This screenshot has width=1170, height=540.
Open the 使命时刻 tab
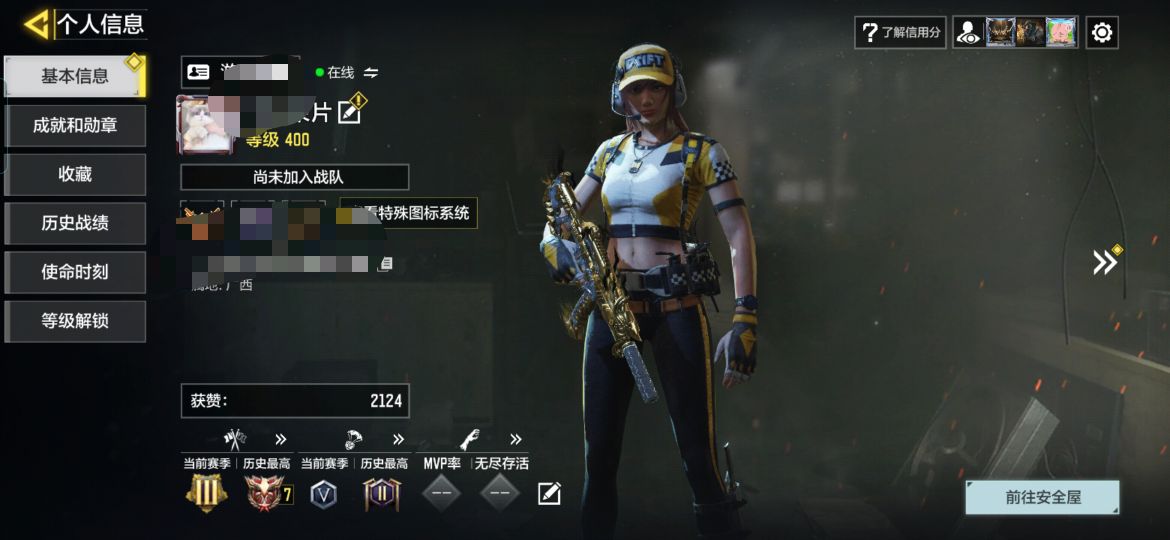click(75, 272)
